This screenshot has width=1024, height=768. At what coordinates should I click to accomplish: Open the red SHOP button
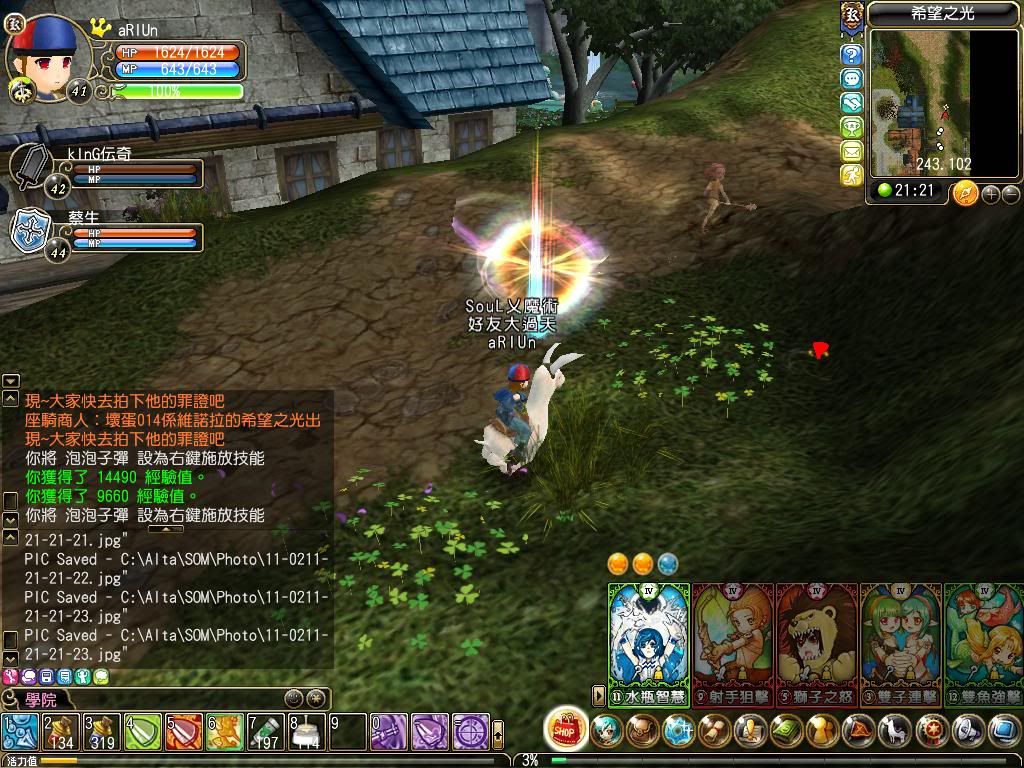567,728
